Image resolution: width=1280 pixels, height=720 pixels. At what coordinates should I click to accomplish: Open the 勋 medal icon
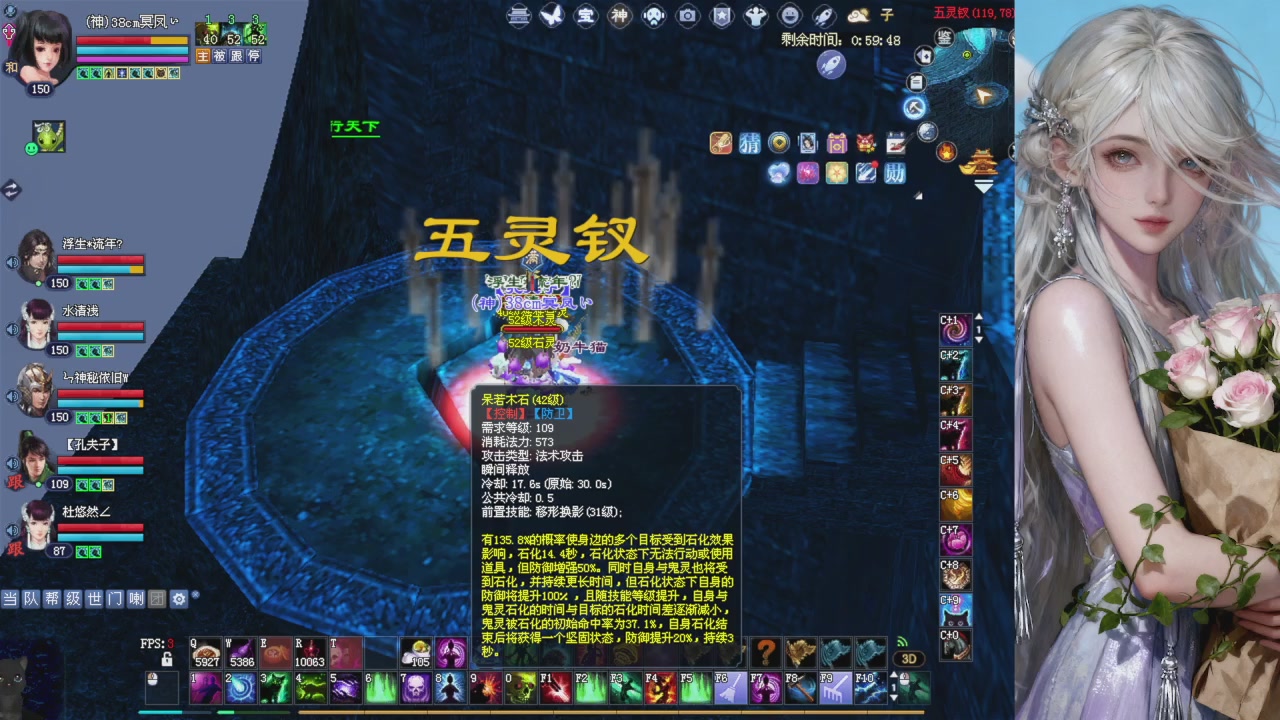(x=894, y=173)
